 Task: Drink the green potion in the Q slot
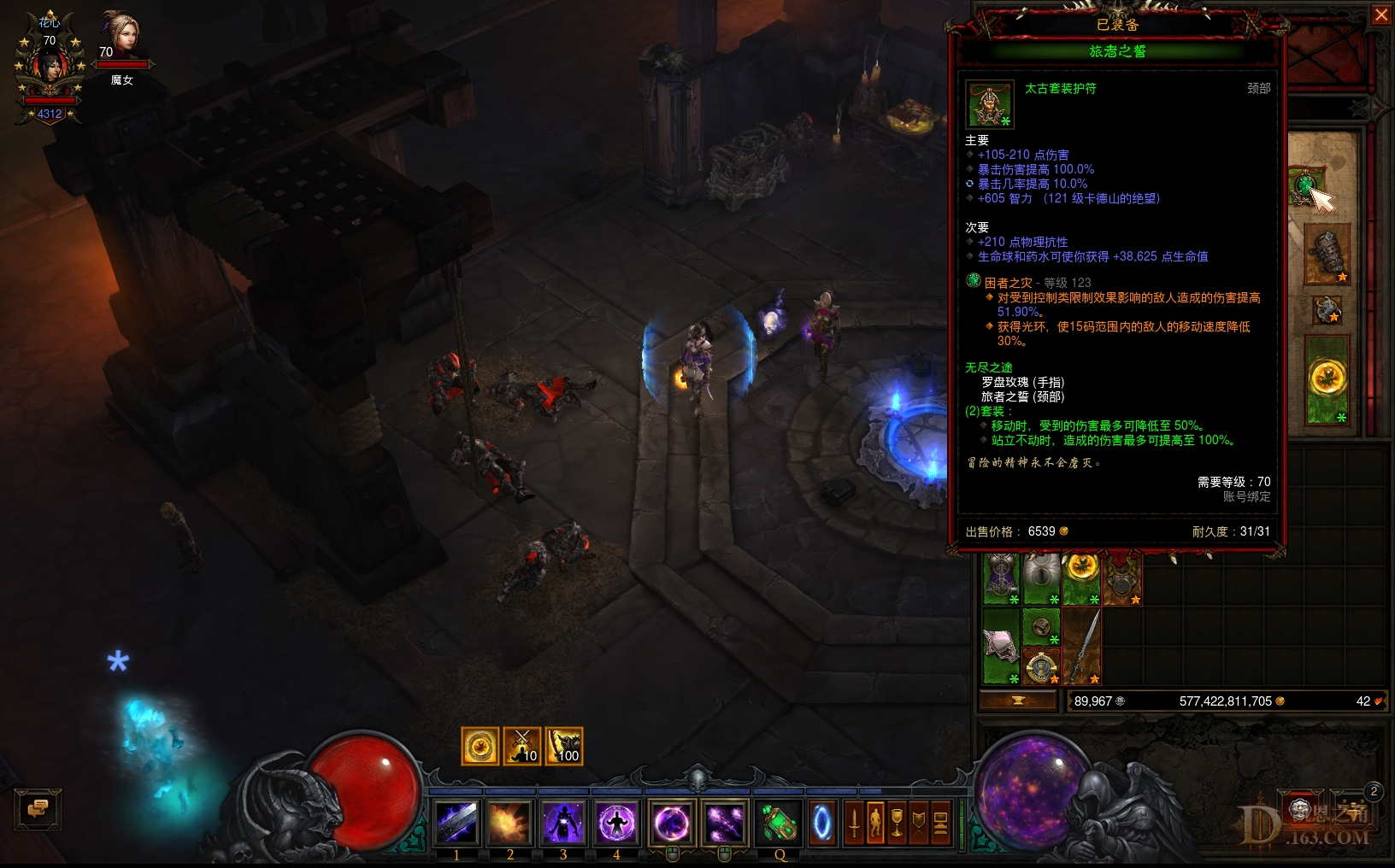point(779,822)
